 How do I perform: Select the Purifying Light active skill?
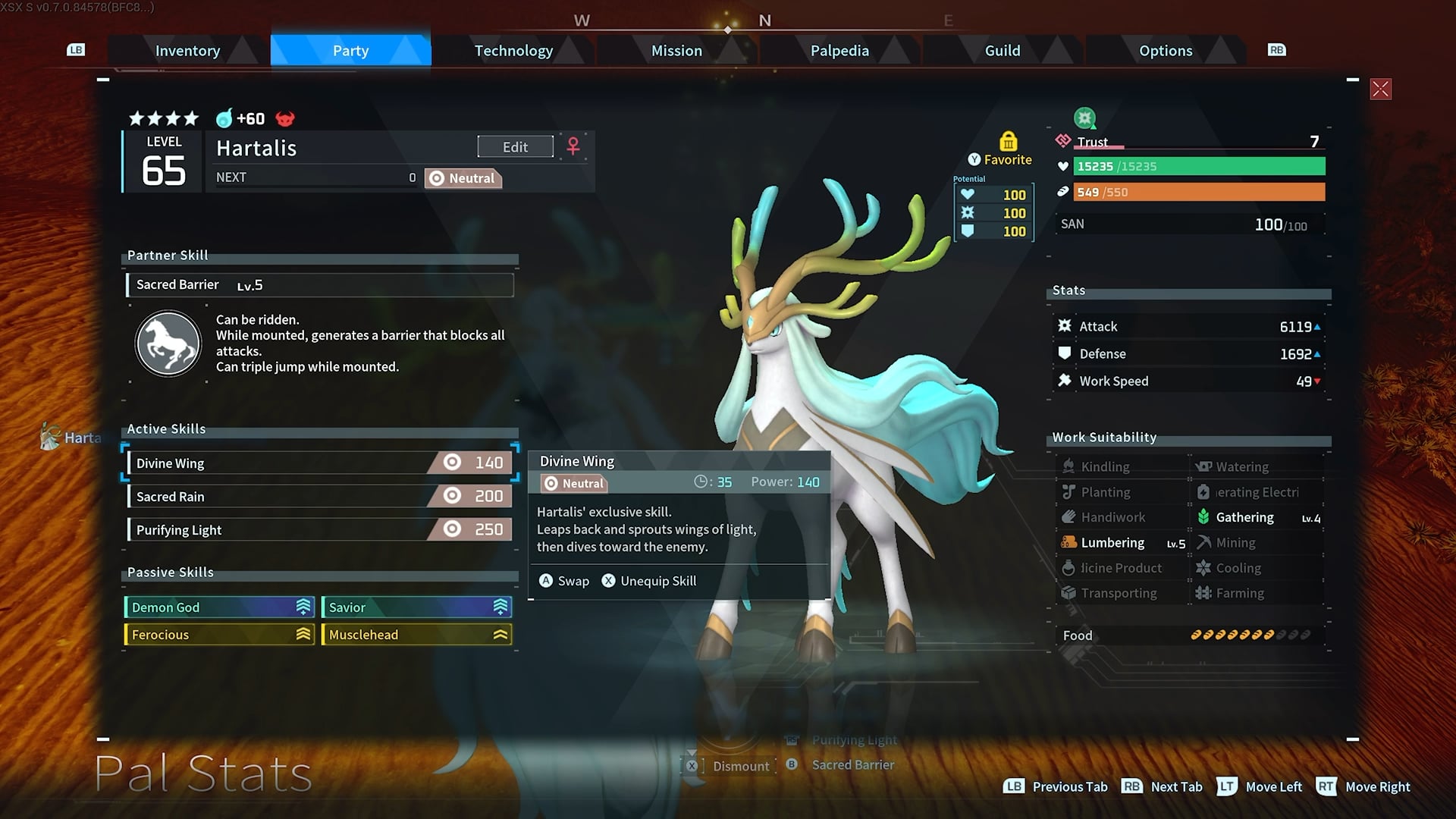tap(319, 530)
